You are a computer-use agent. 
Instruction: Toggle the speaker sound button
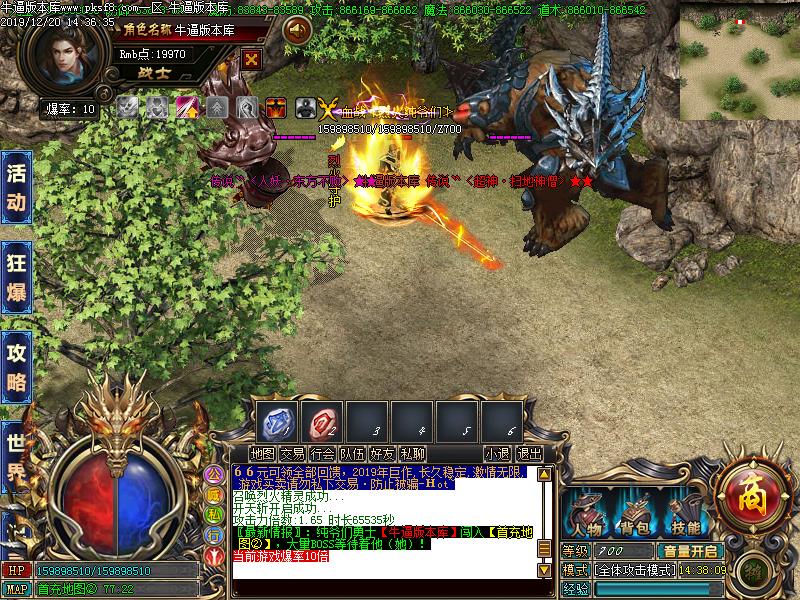(296, 31)
